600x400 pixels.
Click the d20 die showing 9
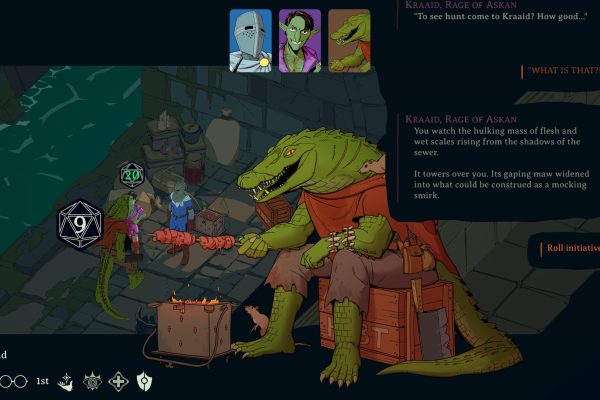(77, 224)
